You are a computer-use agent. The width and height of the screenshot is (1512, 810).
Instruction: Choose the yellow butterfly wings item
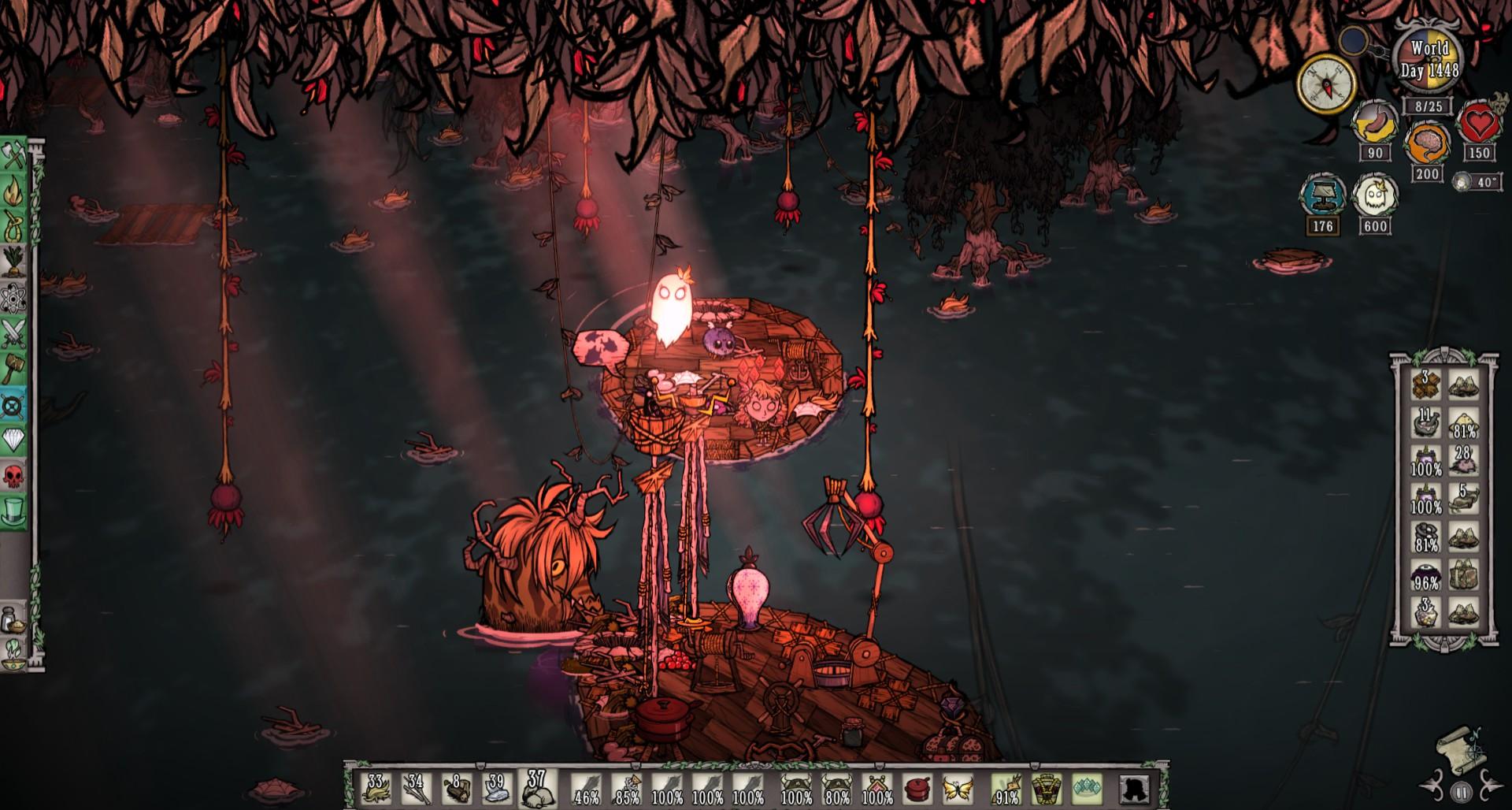[x=958, y=787]
